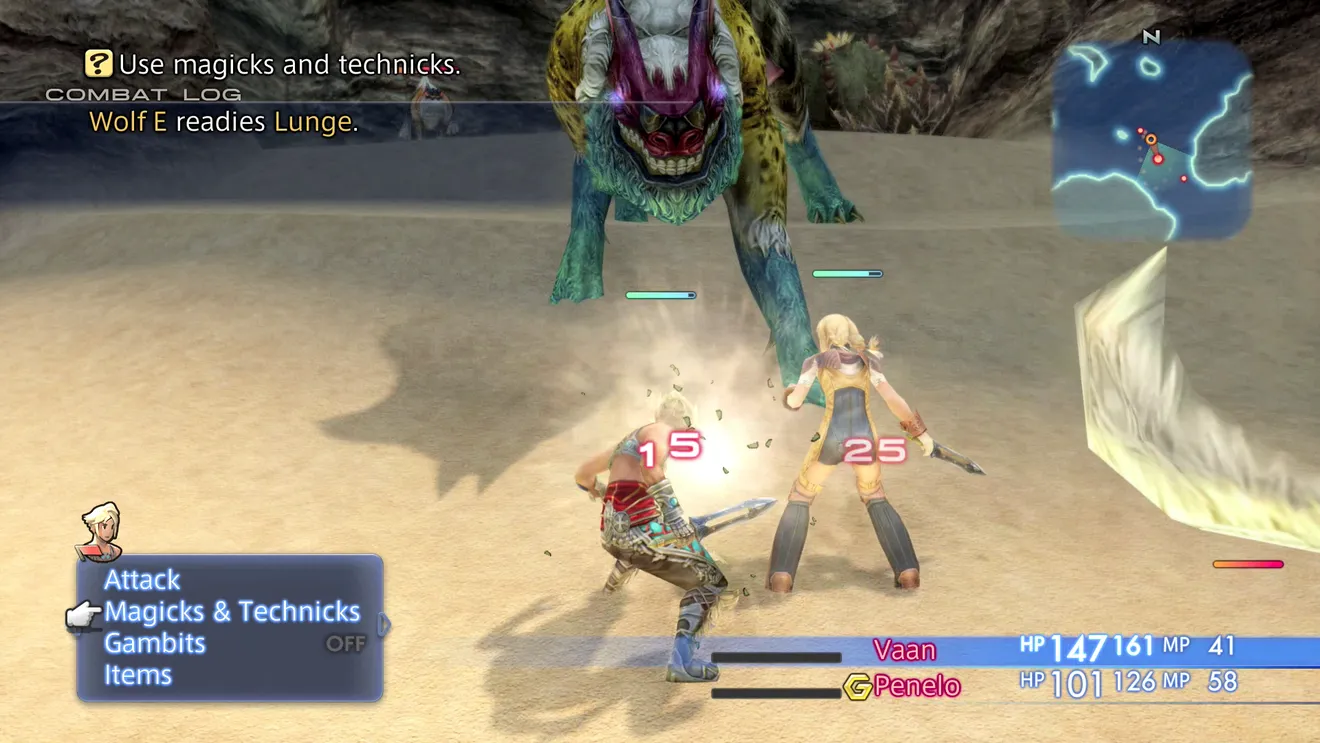This screenshot has height=743, width=1320.
Task: Open the combat log entry
Action: (223, 122)
